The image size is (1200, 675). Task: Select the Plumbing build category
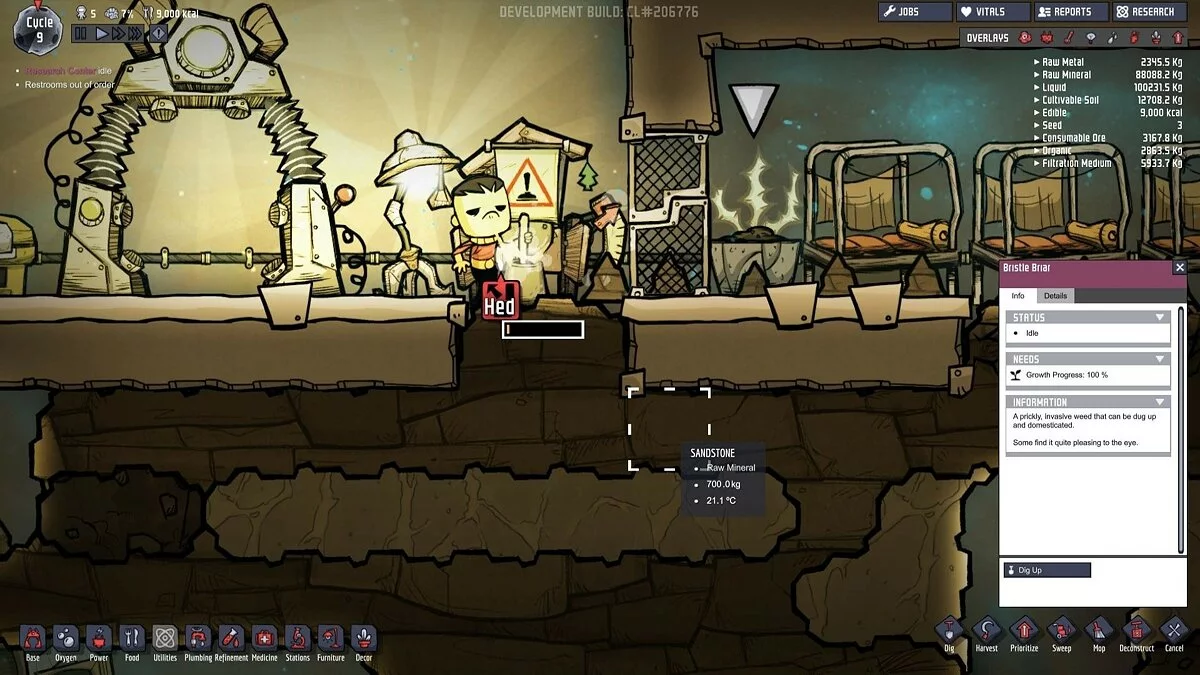coord(198,640)
